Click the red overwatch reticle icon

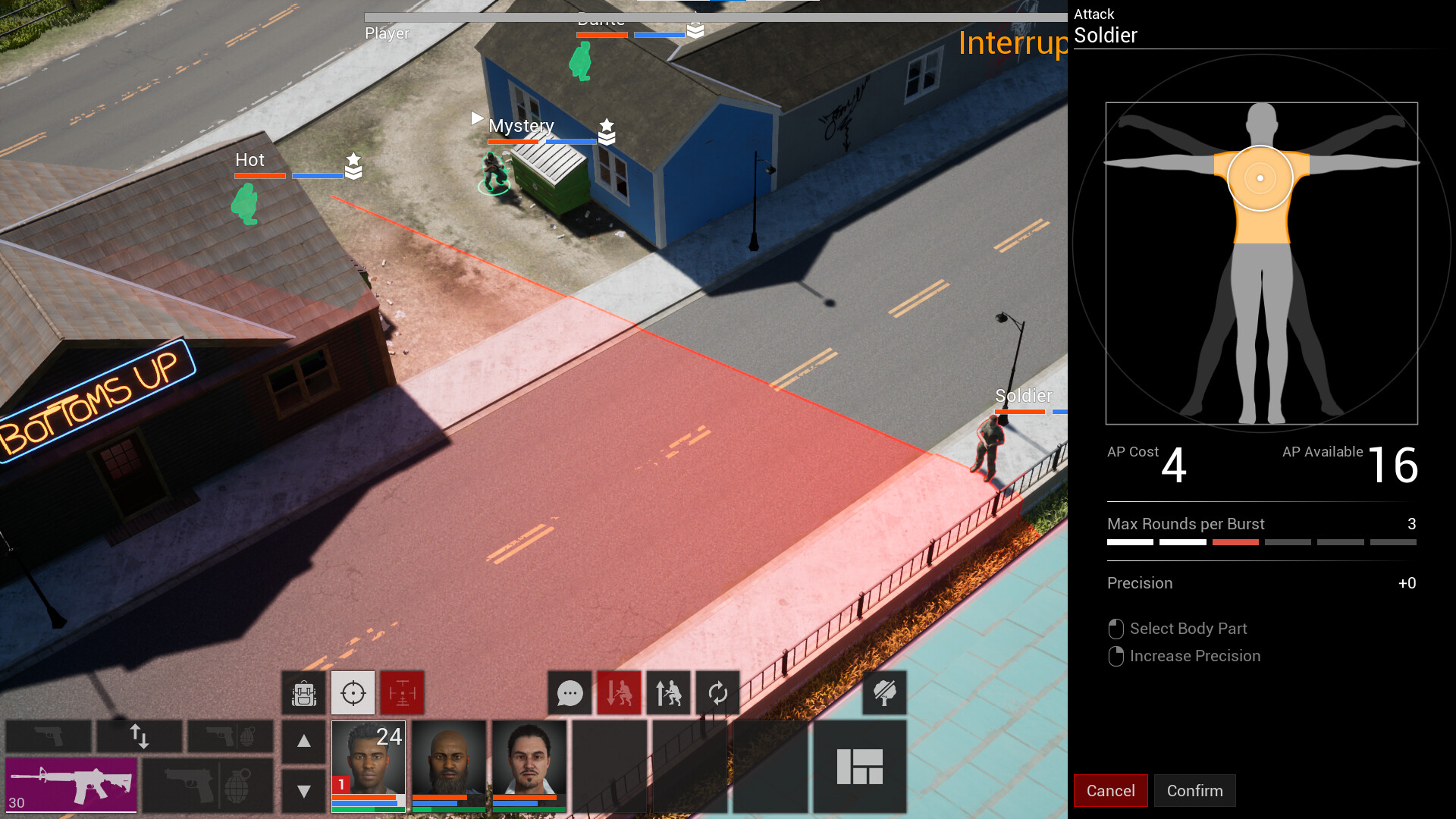402,692
